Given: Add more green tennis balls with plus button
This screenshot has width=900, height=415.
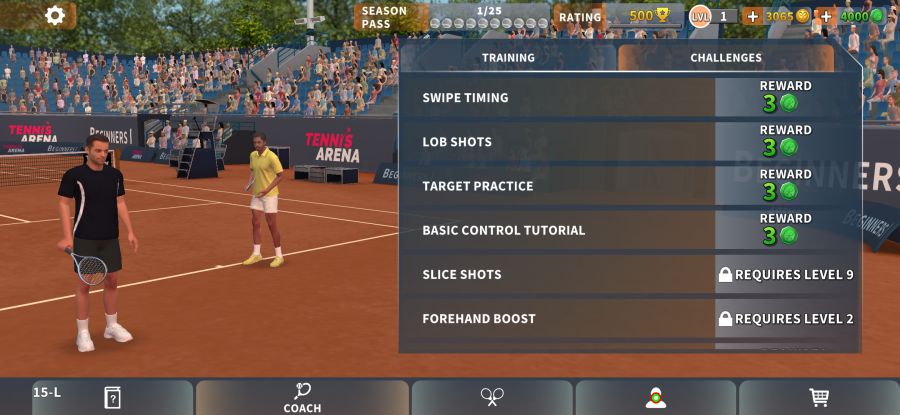Looking at the screenshot, I should point(826,16).
